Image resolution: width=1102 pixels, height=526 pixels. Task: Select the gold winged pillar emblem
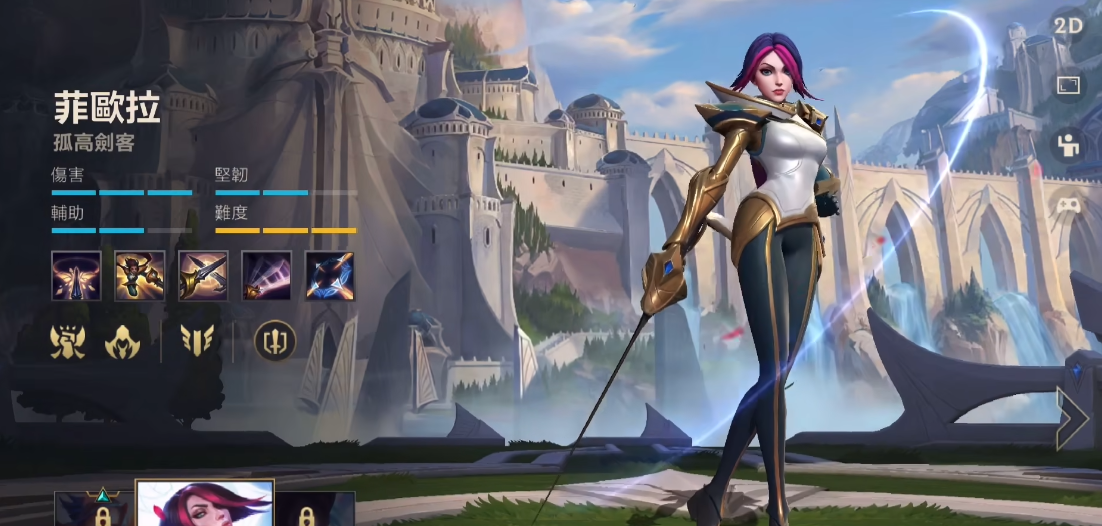pos(197,341)
